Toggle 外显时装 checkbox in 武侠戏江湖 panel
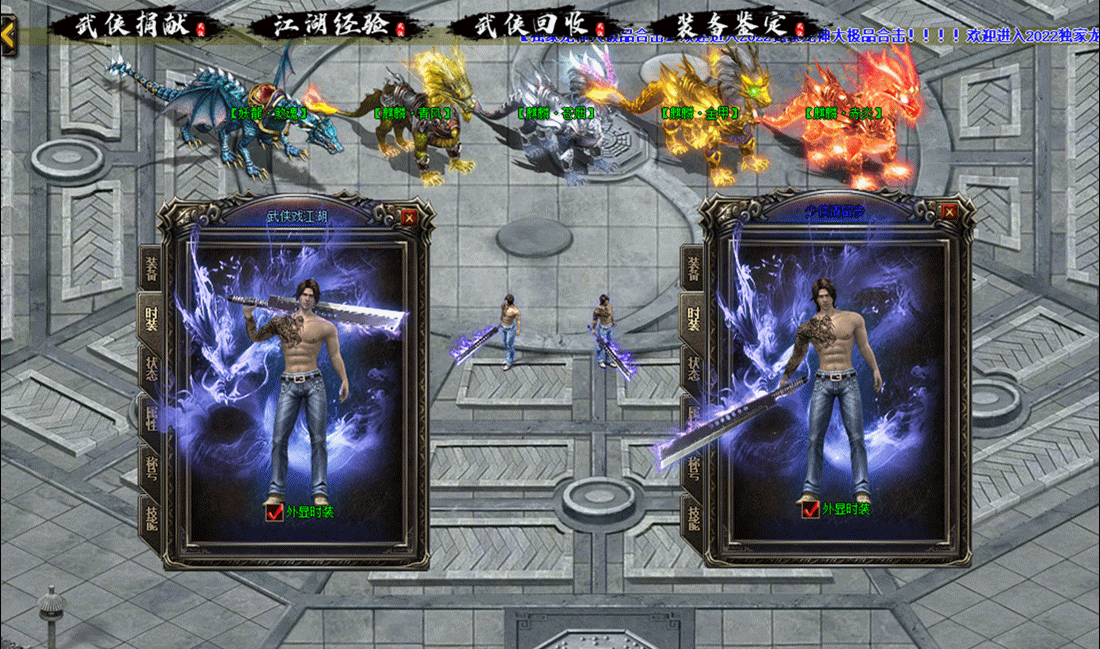 tap(274, 512)
